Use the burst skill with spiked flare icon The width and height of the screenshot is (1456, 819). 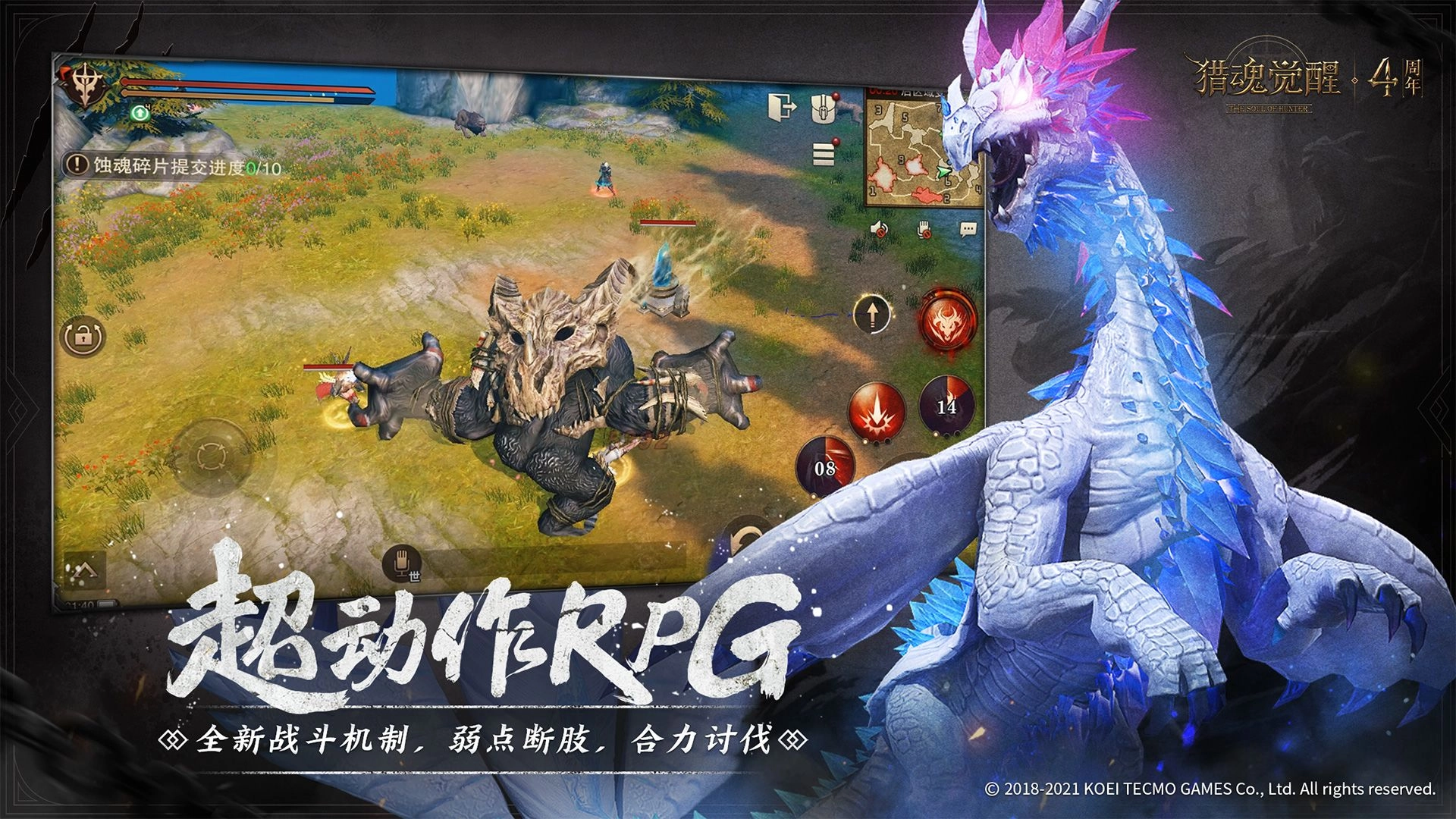point(877,410)
